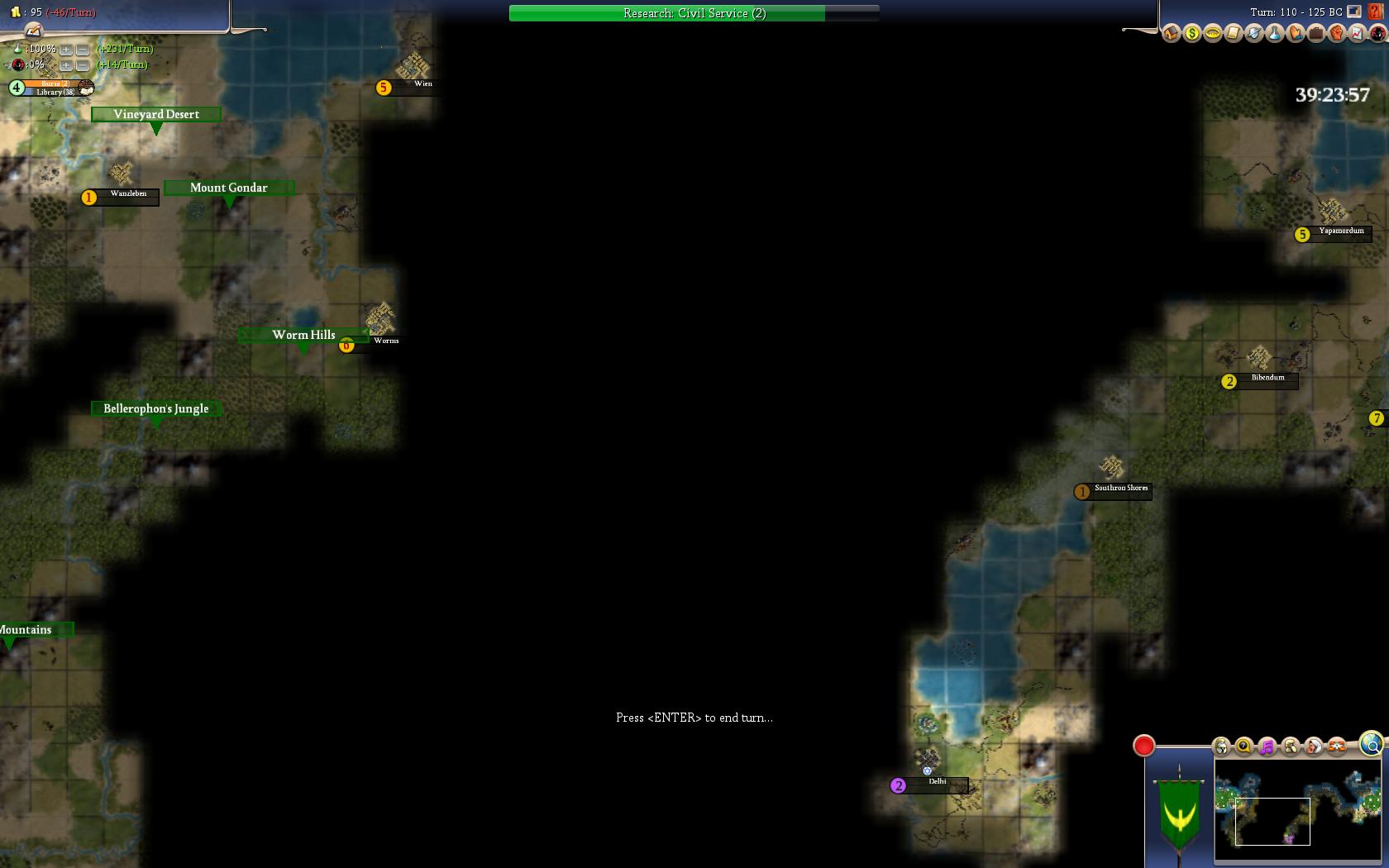Open the Foreign Advisor briefcase icon
The width and height of the screenshot is (1389, 868).
tap(1315, 34)
